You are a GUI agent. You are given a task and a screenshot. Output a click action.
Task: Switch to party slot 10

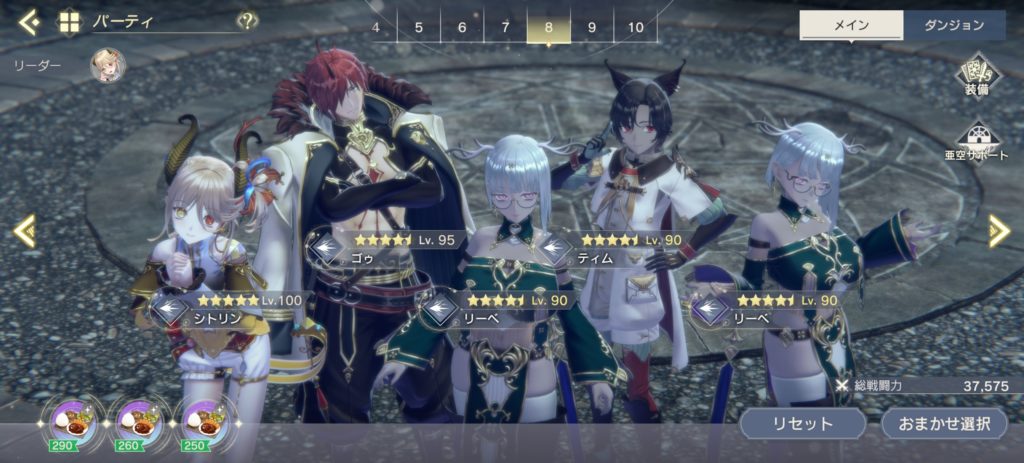(x=636, y=27)
